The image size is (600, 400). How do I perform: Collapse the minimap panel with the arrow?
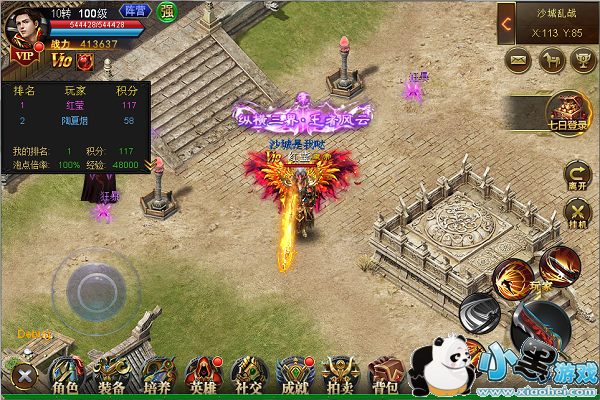click(x=508, y=22)
